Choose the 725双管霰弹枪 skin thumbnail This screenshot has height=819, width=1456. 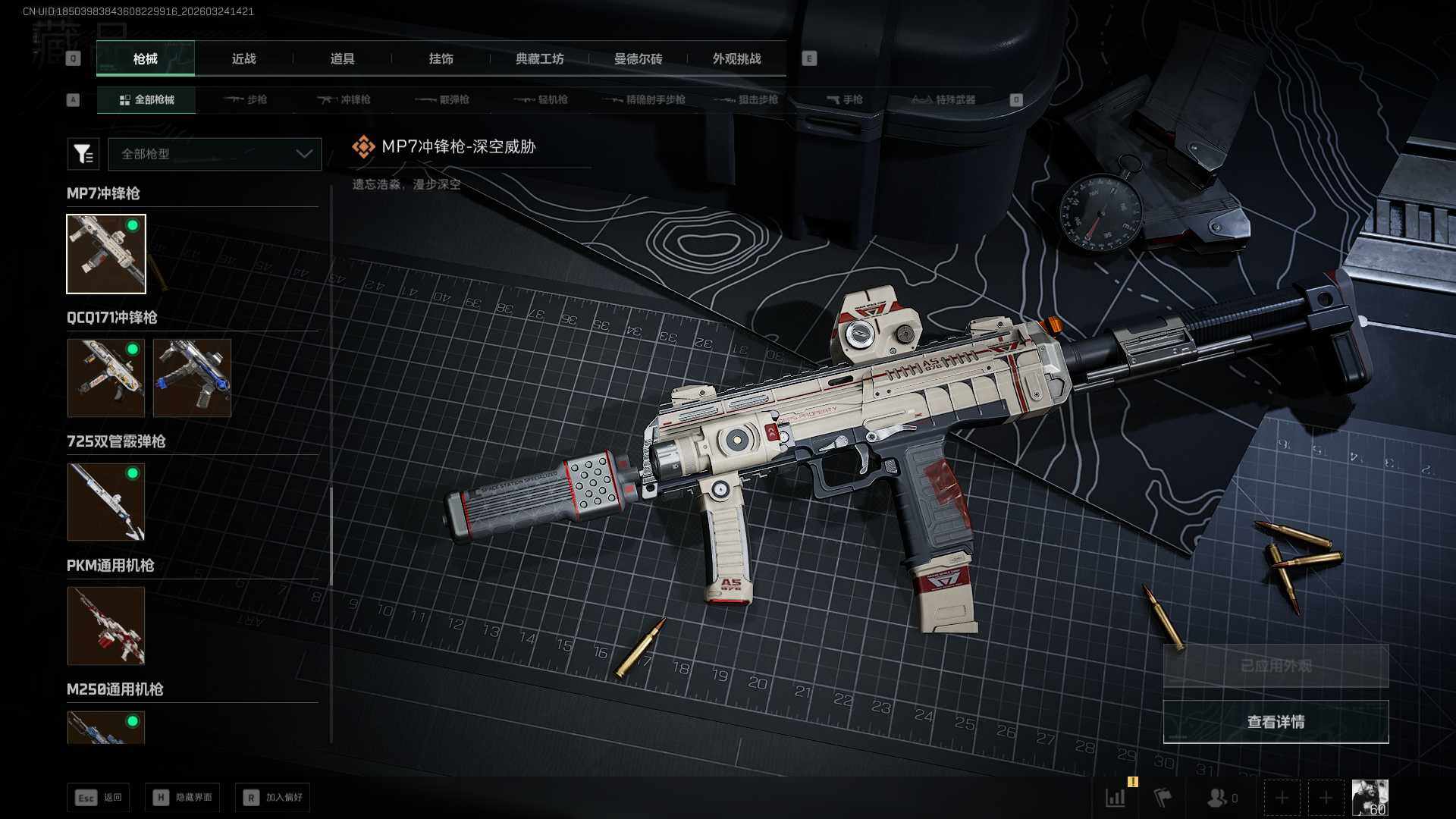[106, 502]
